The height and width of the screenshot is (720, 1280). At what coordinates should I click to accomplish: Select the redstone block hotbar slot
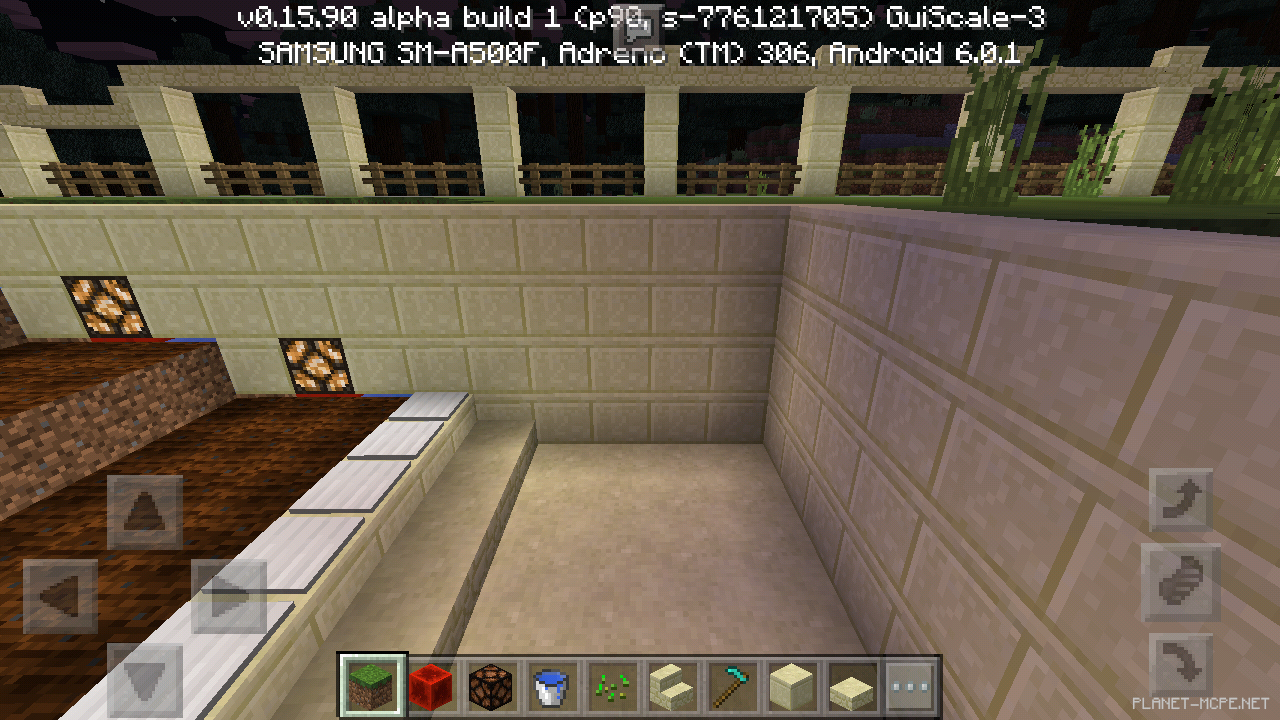click(434, 686)
